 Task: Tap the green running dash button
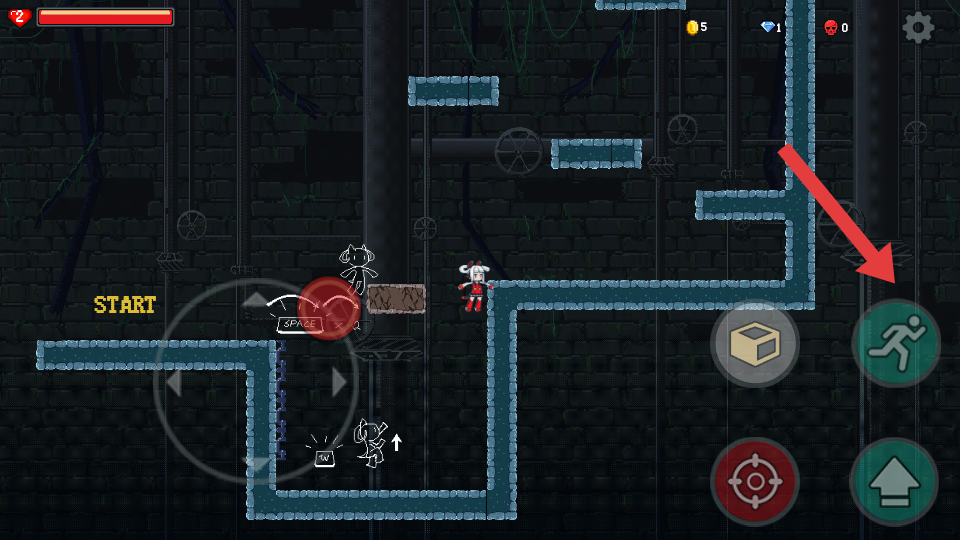[896, 343]
